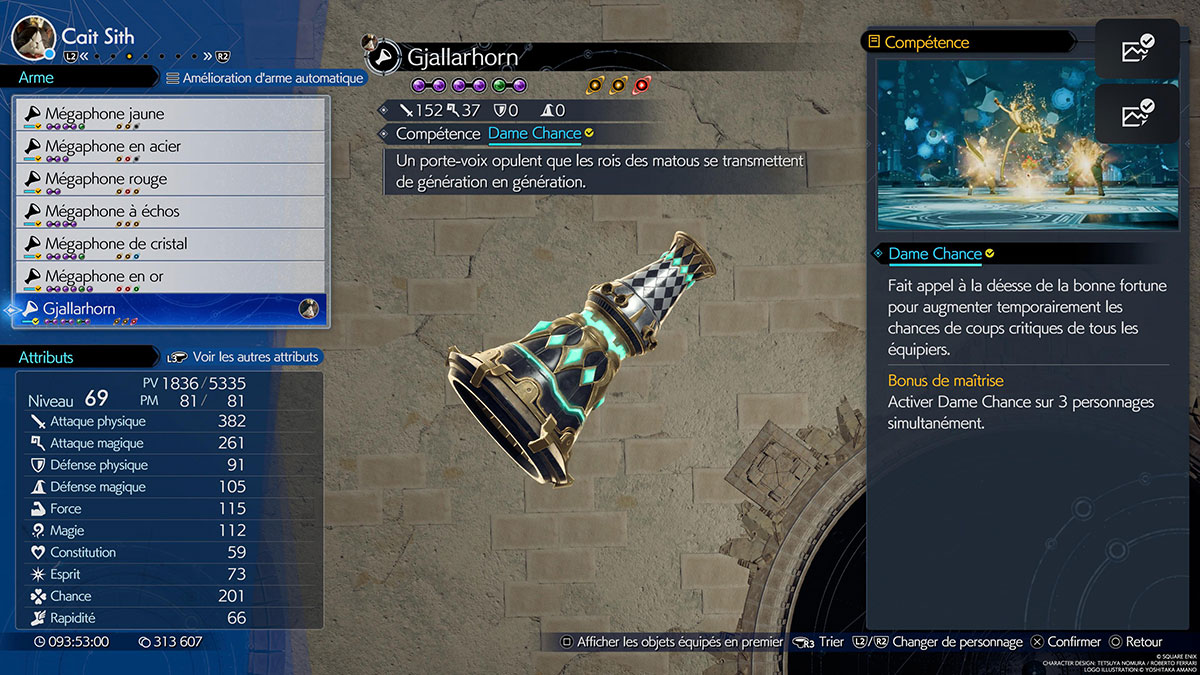
Task: Click Cait Sith's character portrait
Action: [x=33, y=38]
